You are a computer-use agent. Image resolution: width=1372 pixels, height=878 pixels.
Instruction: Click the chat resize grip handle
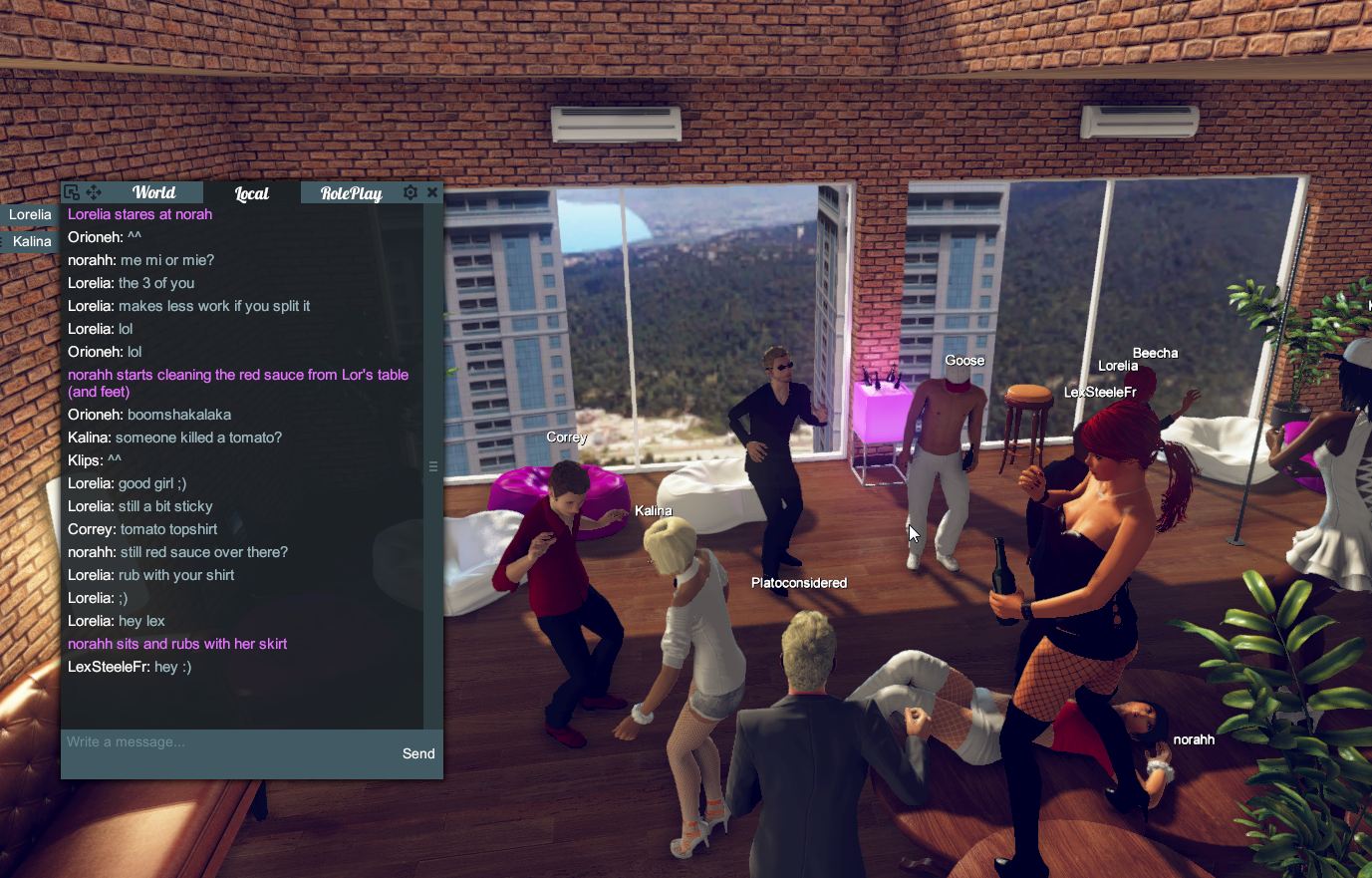coord(433,465)
